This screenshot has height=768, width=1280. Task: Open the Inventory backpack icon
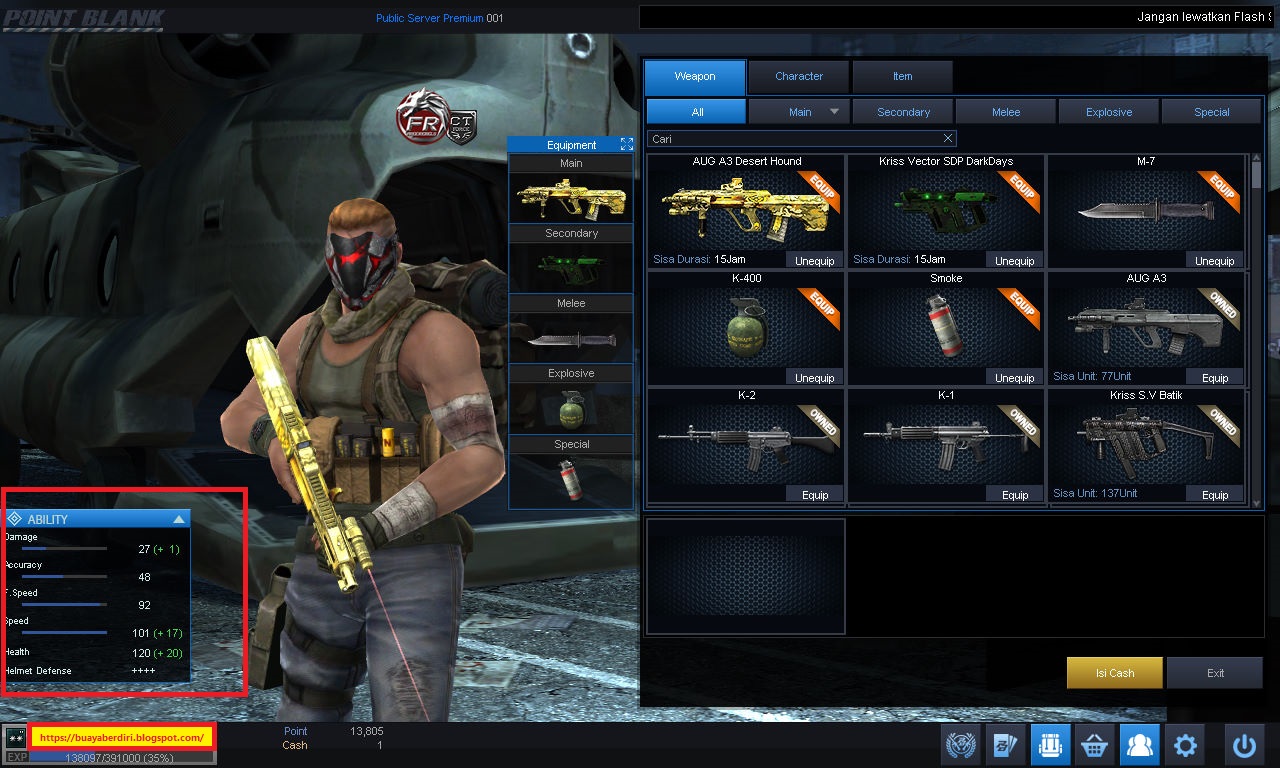(x=1050, y=744)
